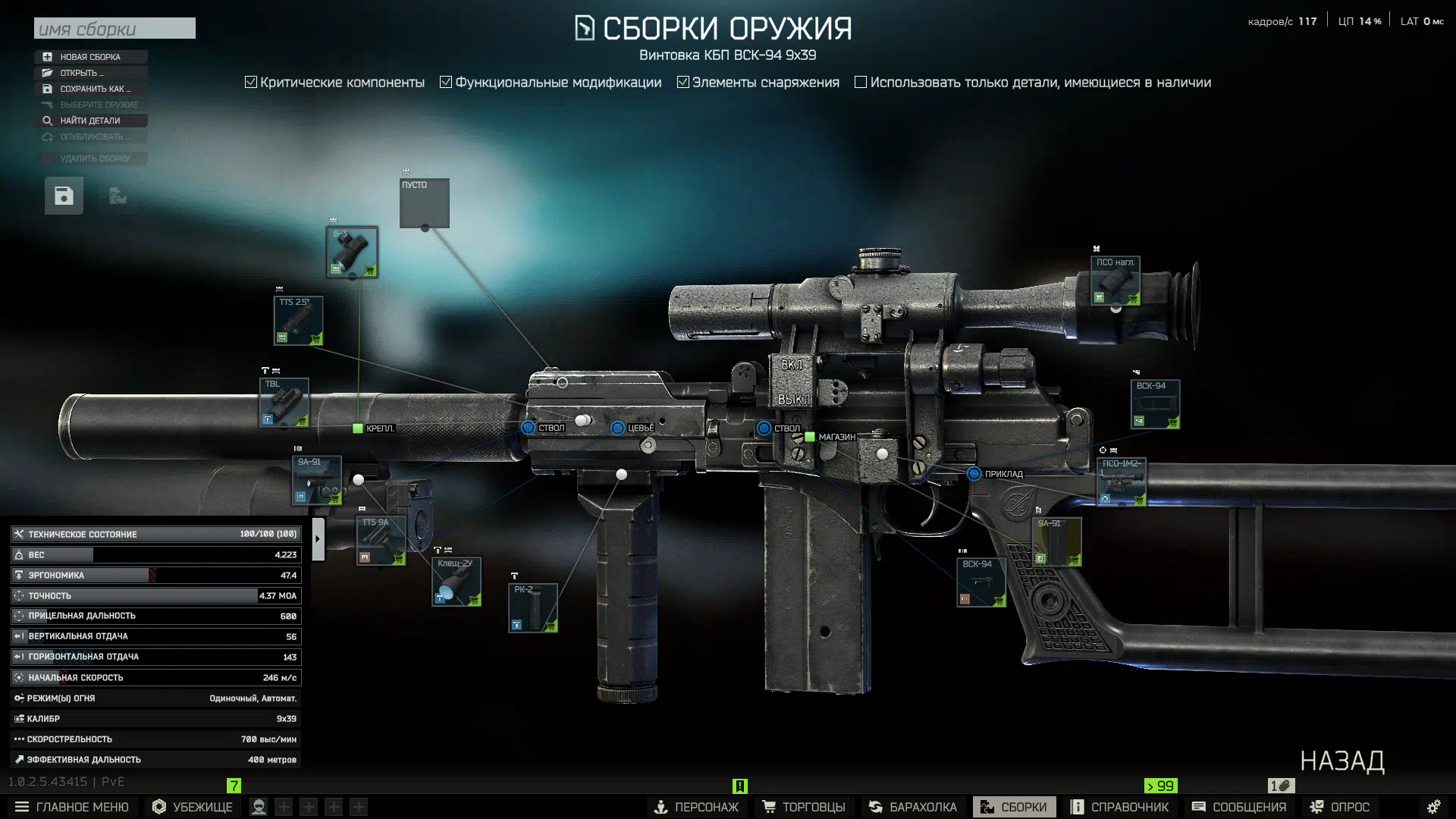
Task: Toggle Функциональные модификации checkbox
Action: coord(446,82)
